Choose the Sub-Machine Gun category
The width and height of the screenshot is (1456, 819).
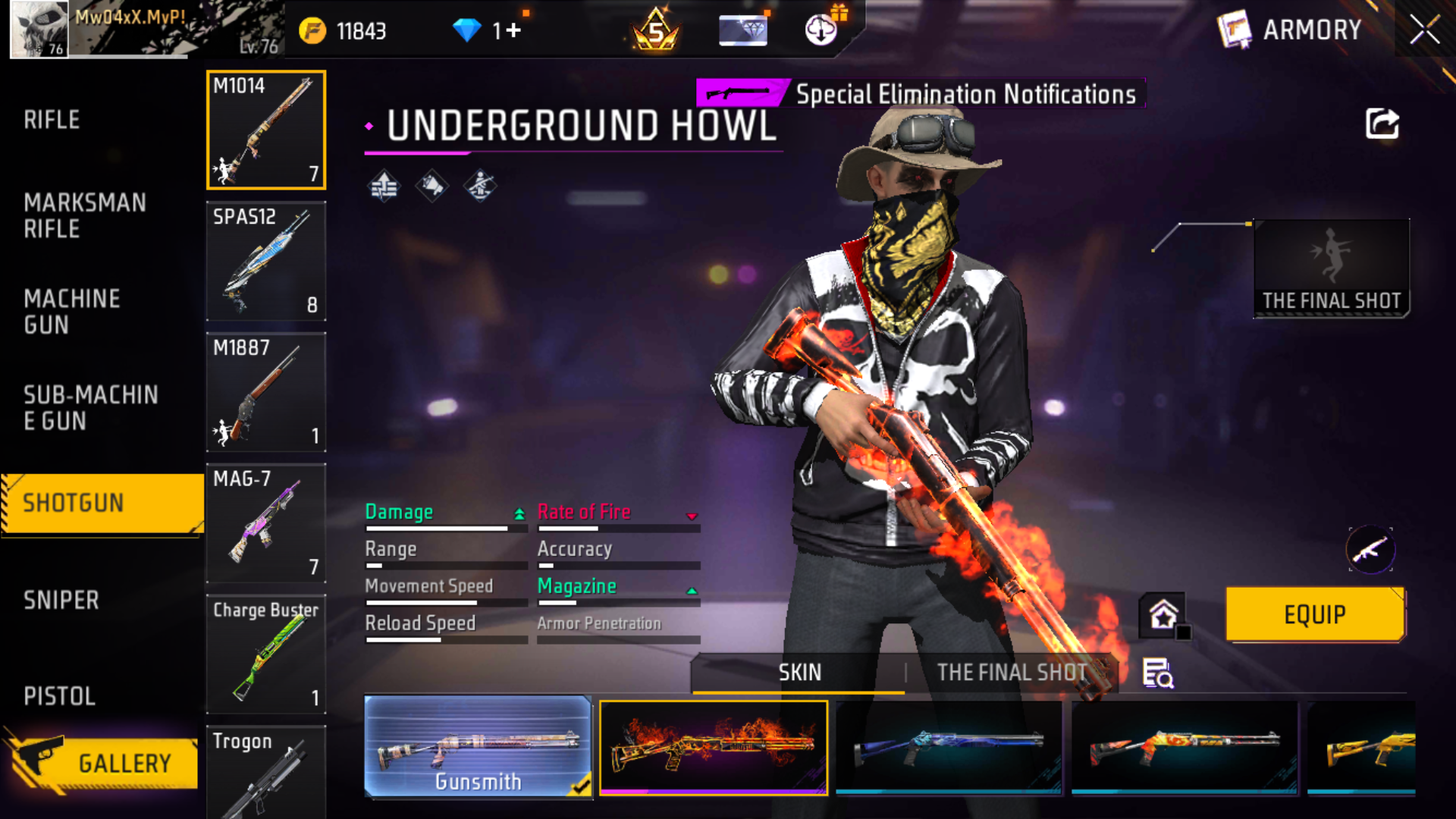pos(90,408)
